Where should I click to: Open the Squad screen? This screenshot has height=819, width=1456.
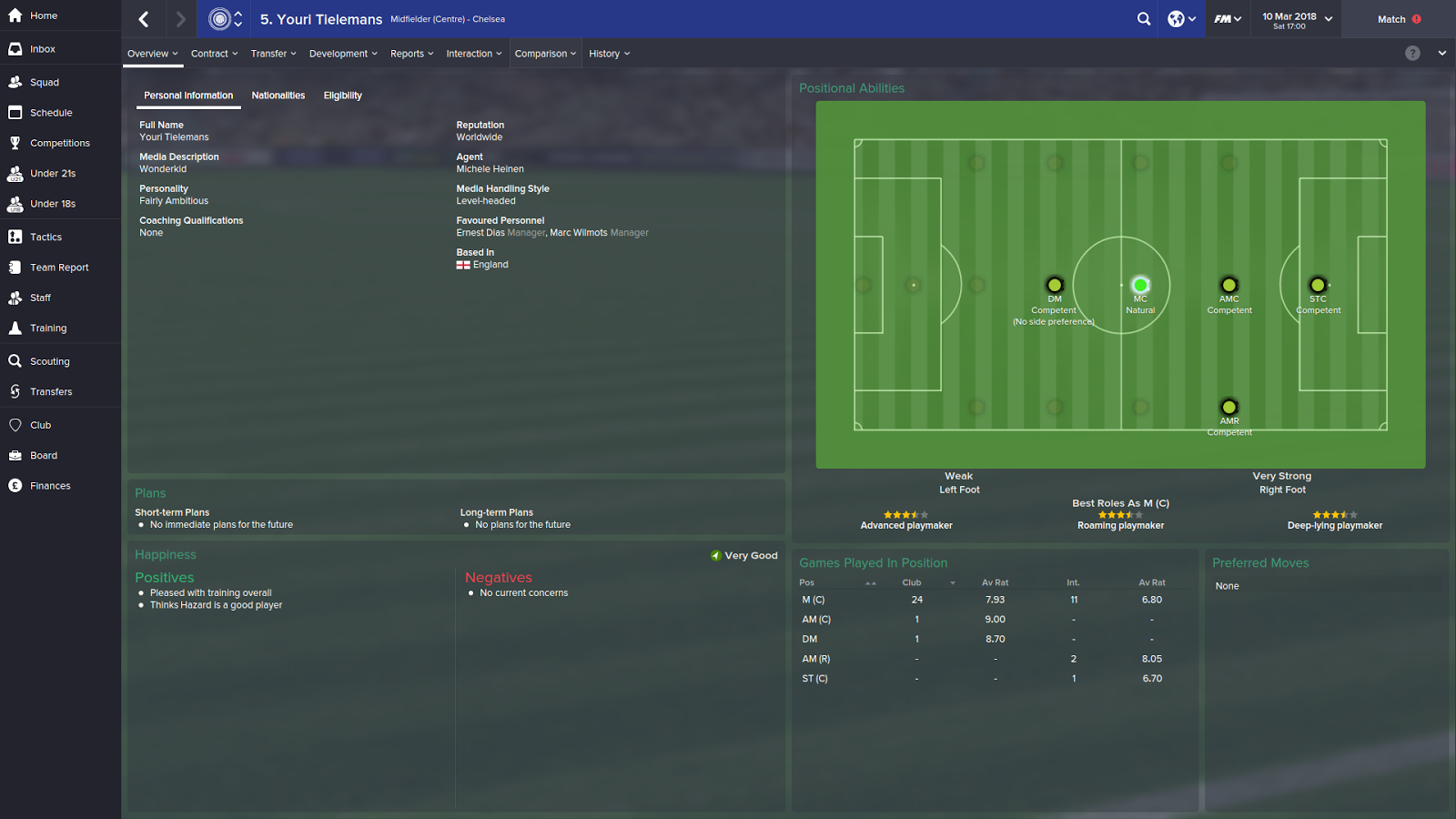click(43, 82)
